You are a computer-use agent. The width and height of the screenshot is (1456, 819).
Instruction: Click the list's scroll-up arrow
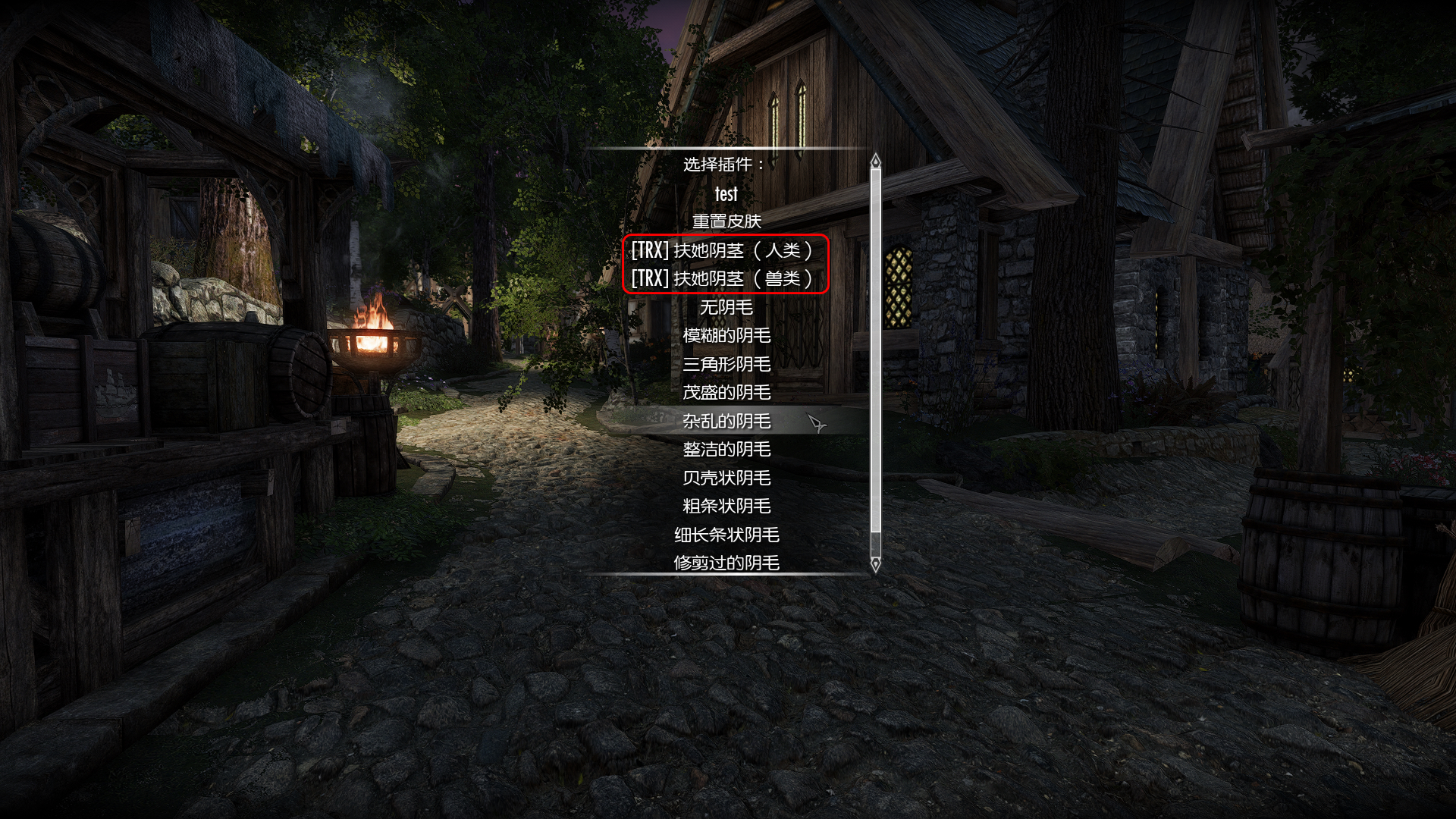(876, 161)
